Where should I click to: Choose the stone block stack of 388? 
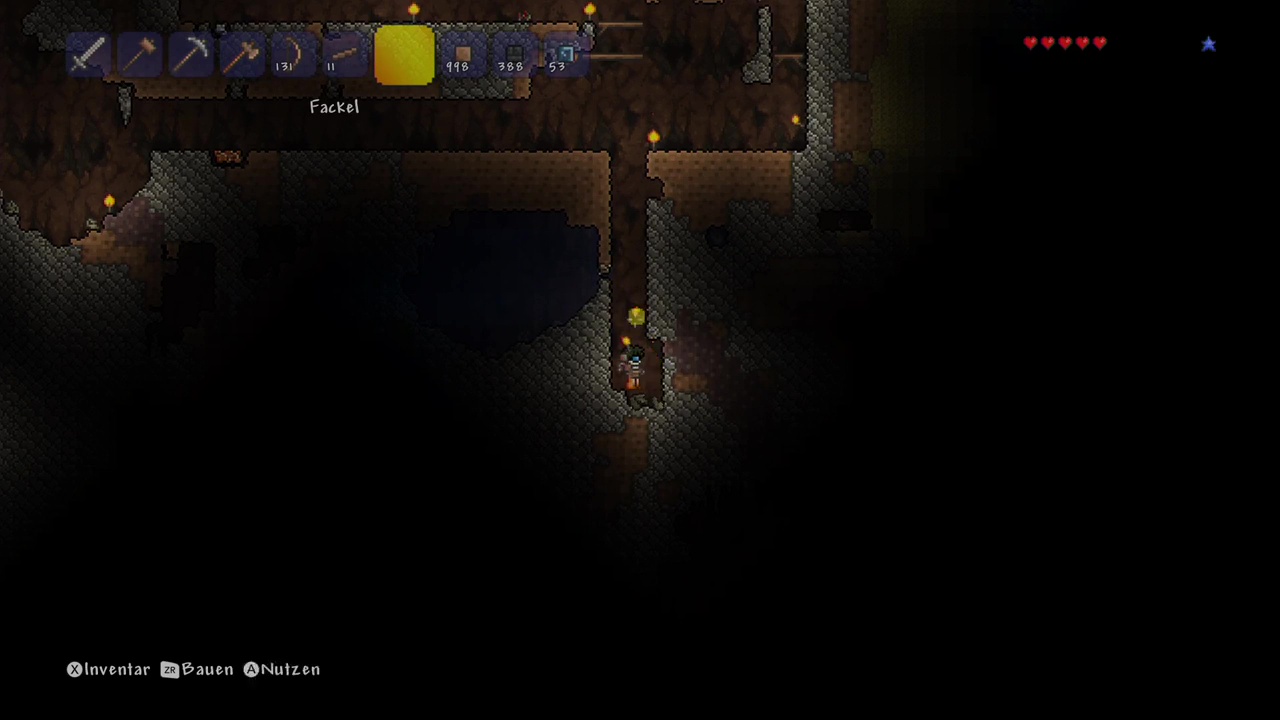coord(512,55)
